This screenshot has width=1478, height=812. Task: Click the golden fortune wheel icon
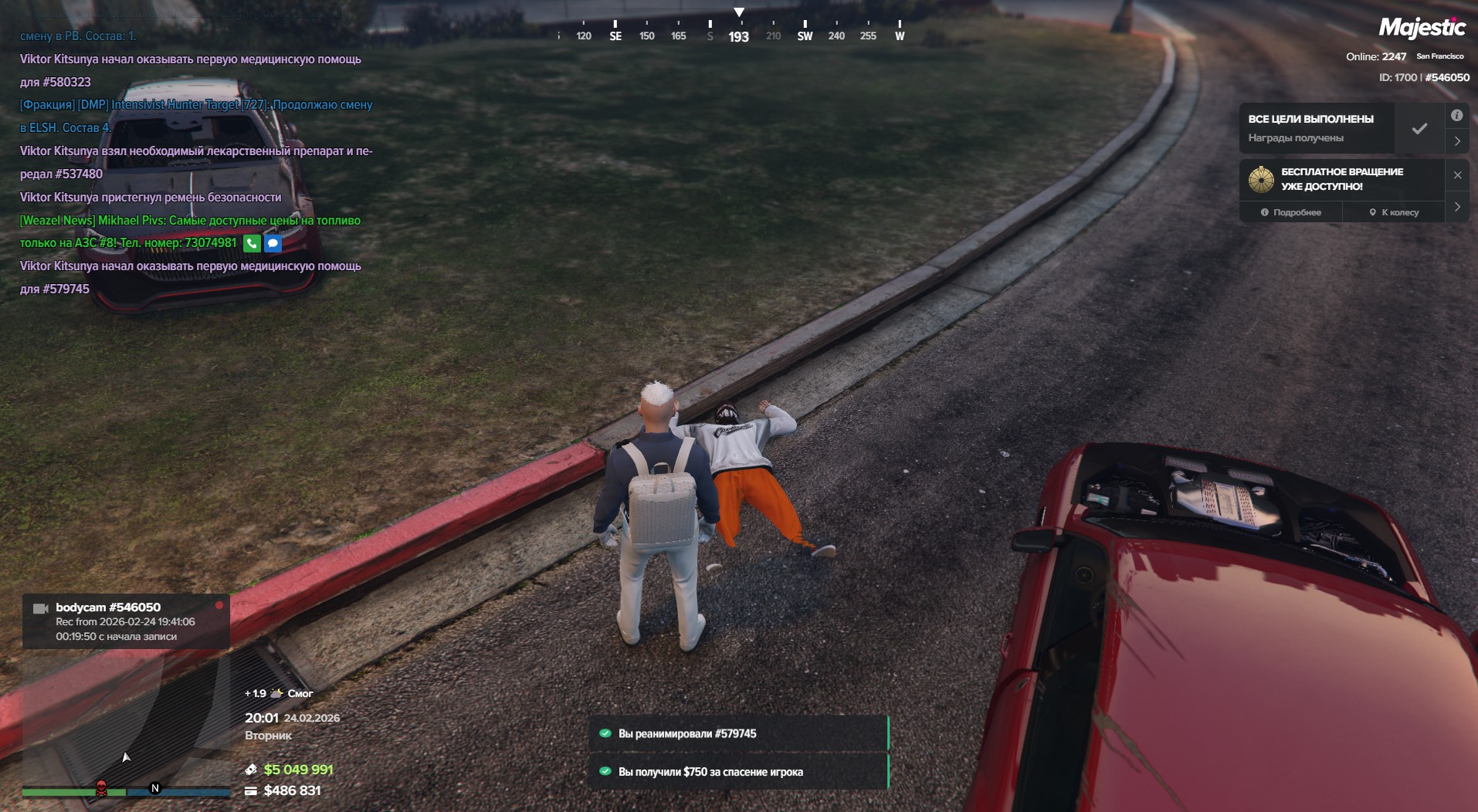1261,179
